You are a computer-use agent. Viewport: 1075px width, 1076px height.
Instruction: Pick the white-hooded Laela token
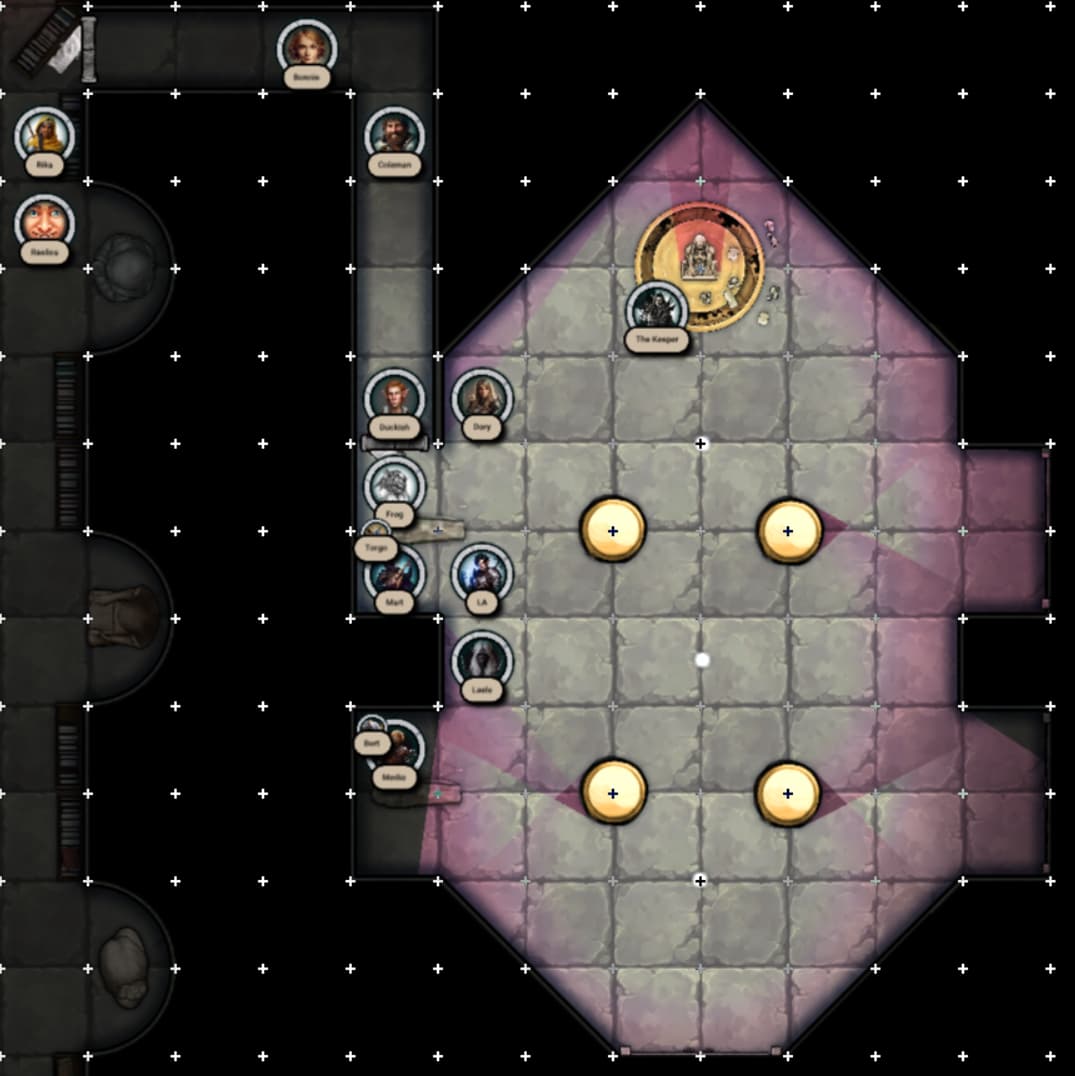(482, 661)
